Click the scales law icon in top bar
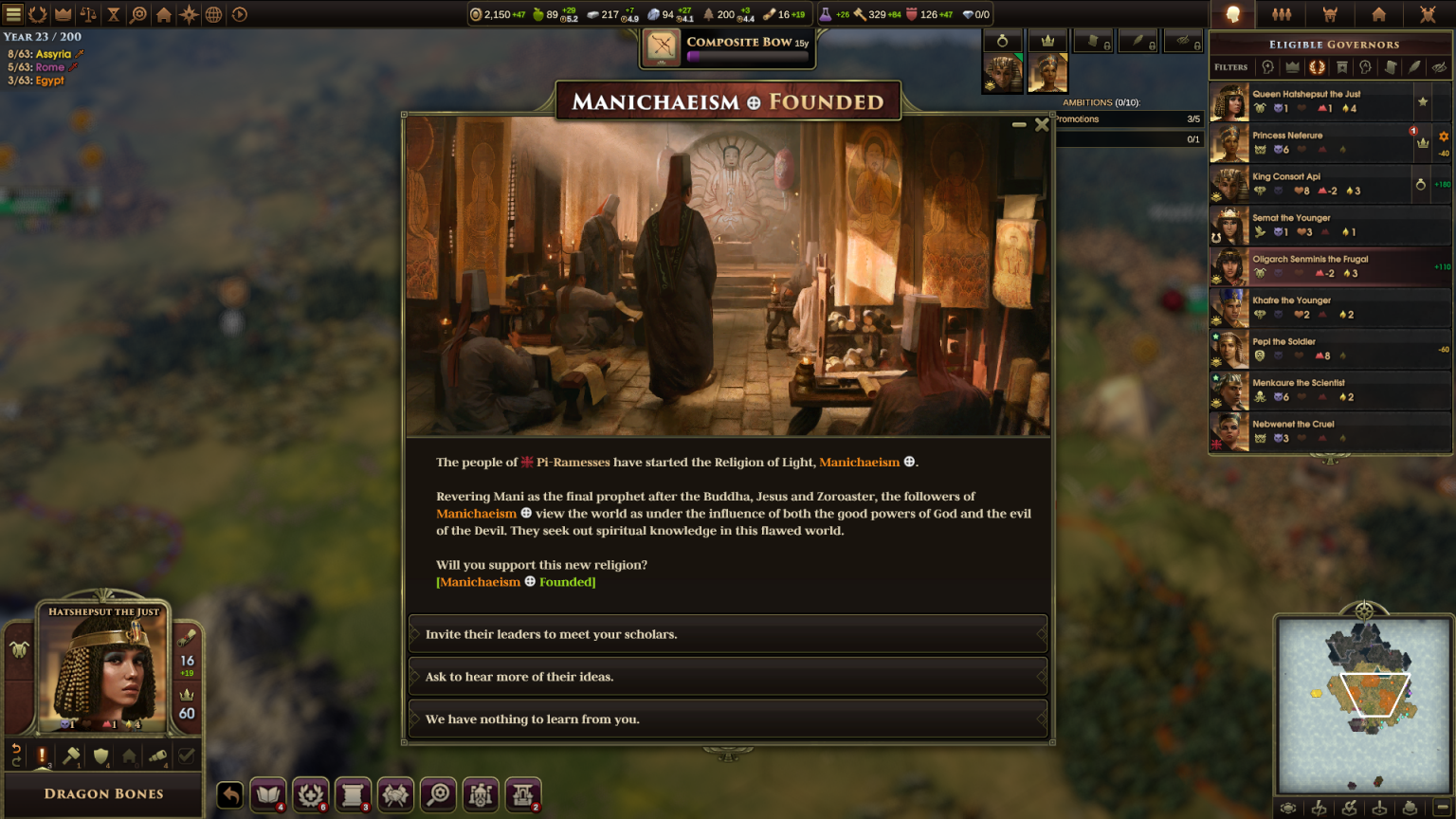Viewport: 1456px width, 819px height. [86, 13]
